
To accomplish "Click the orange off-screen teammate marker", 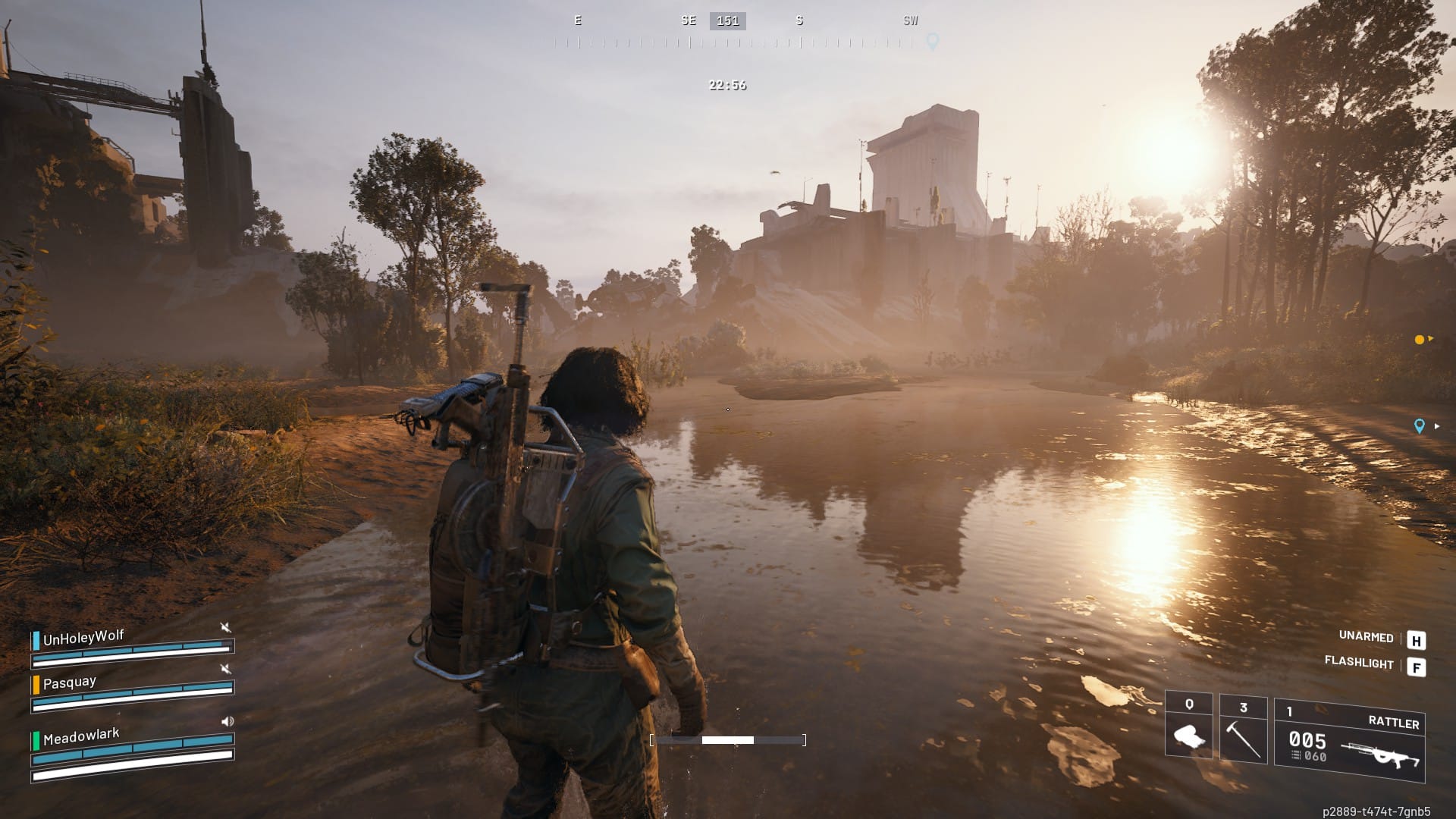I will [x=1420, y=340].
